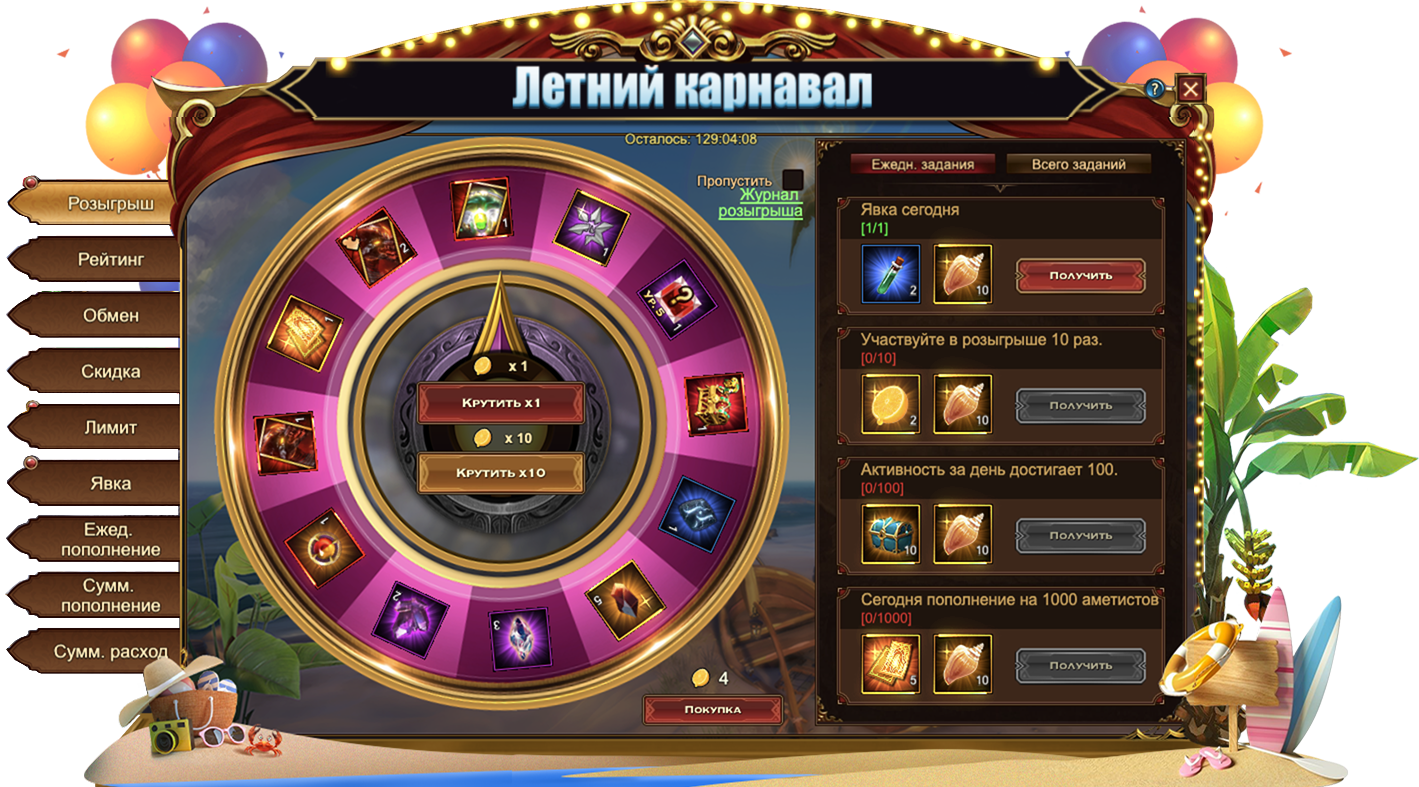The height and width of the screenshot is (787, 1419).
Task: Toggle the Пропустить checkbox
Action: pyautogui.click(x=793, y=181)
